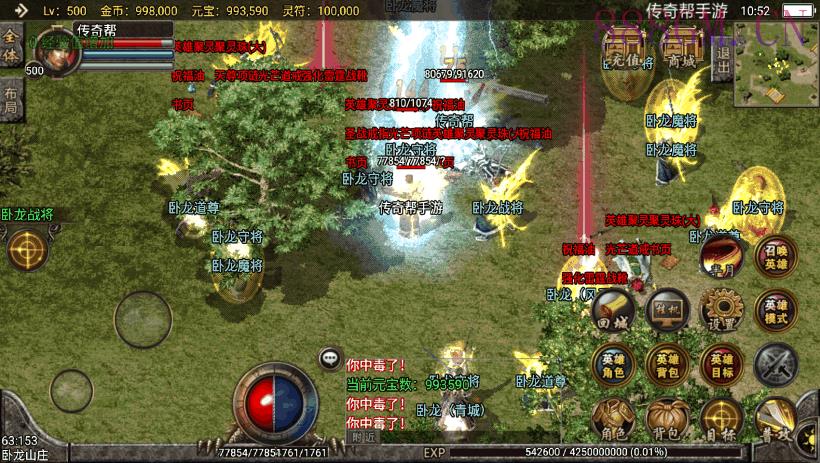The width and height of the screenshot is (820, 463).
Task: Activate the 普攻 basic attack
Action: pyautogui.click(x=779, y=419)
